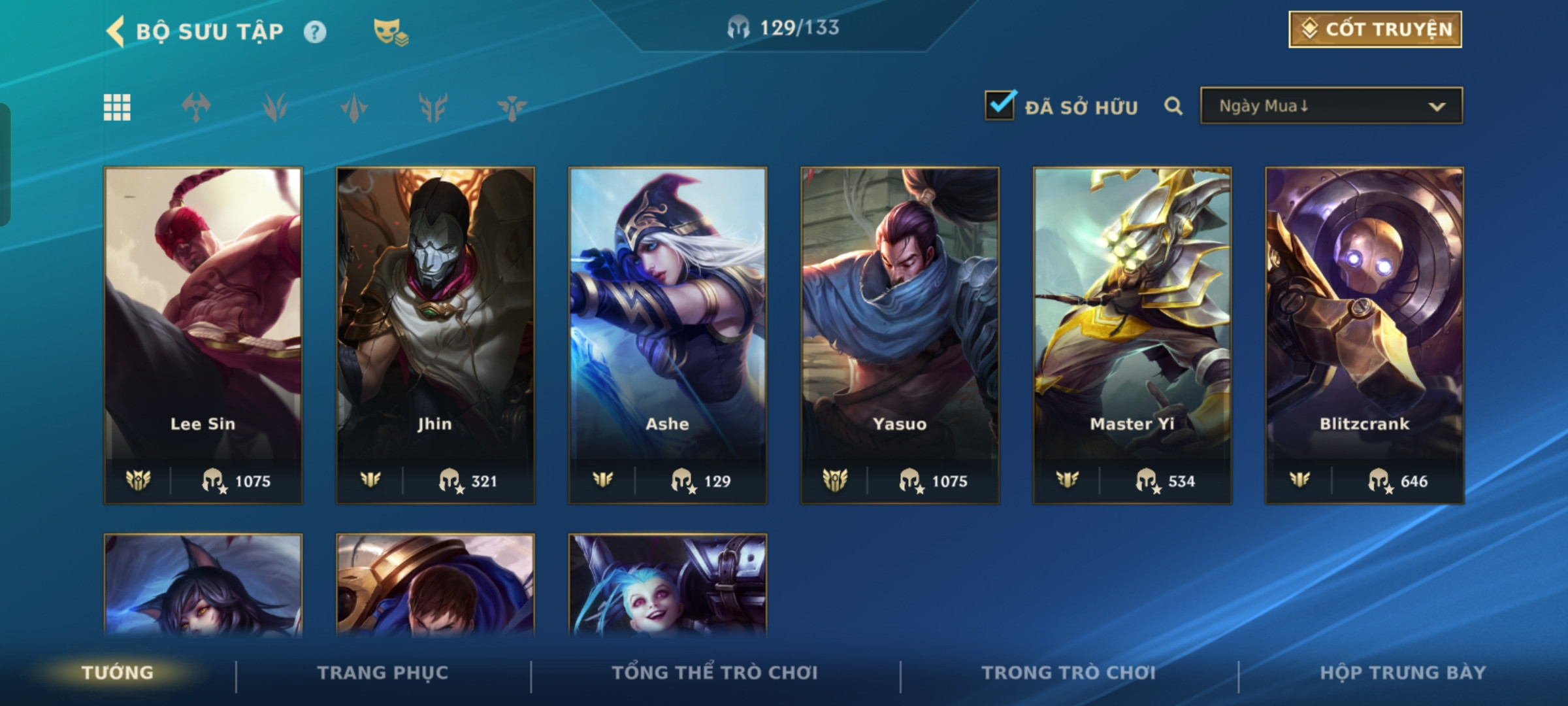Switch to the Trang Phục tab
Screen dimensions: 1568x706
coord(383,673)
